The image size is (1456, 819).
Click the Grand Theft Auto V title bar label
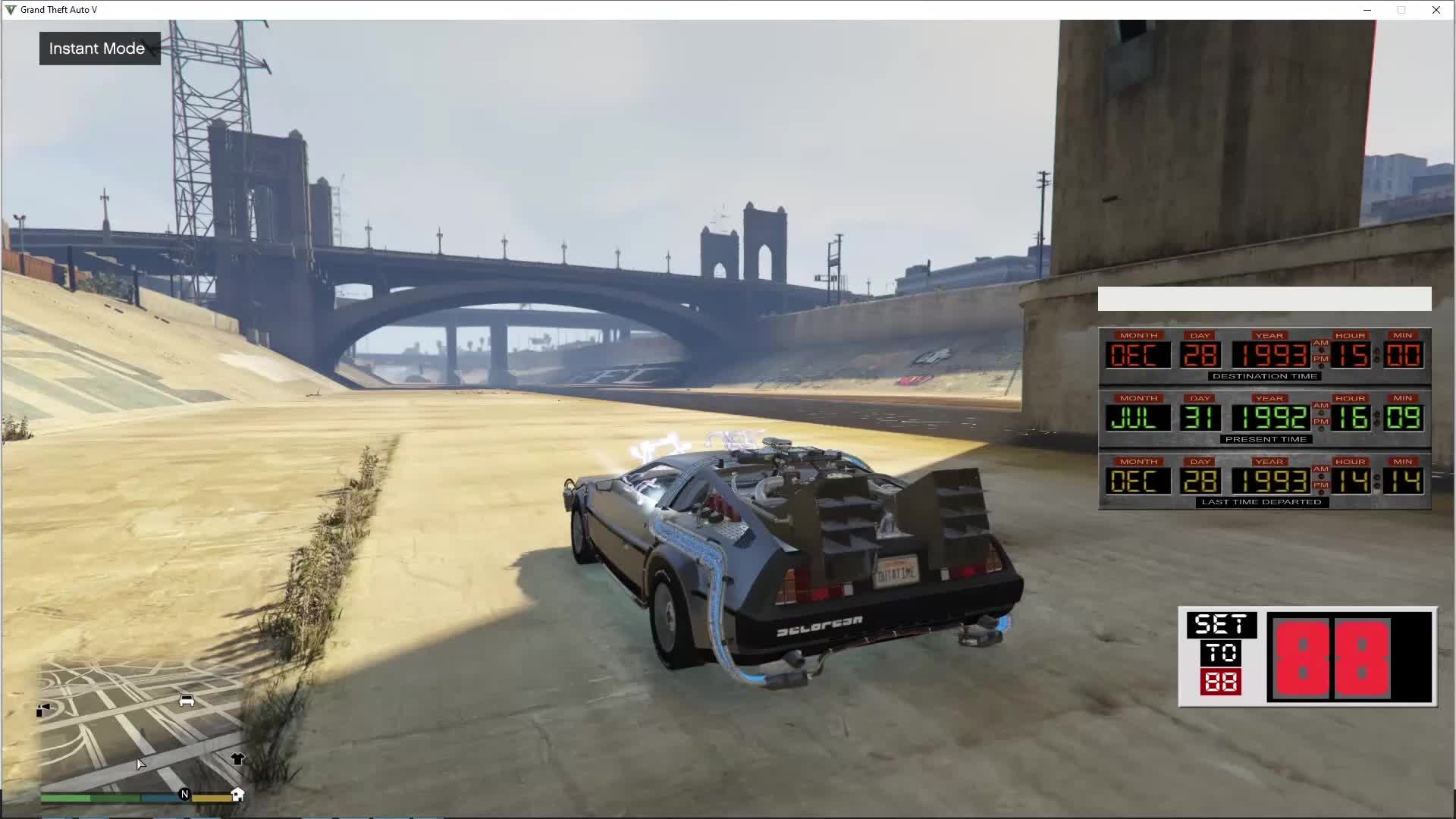point(59,10)
